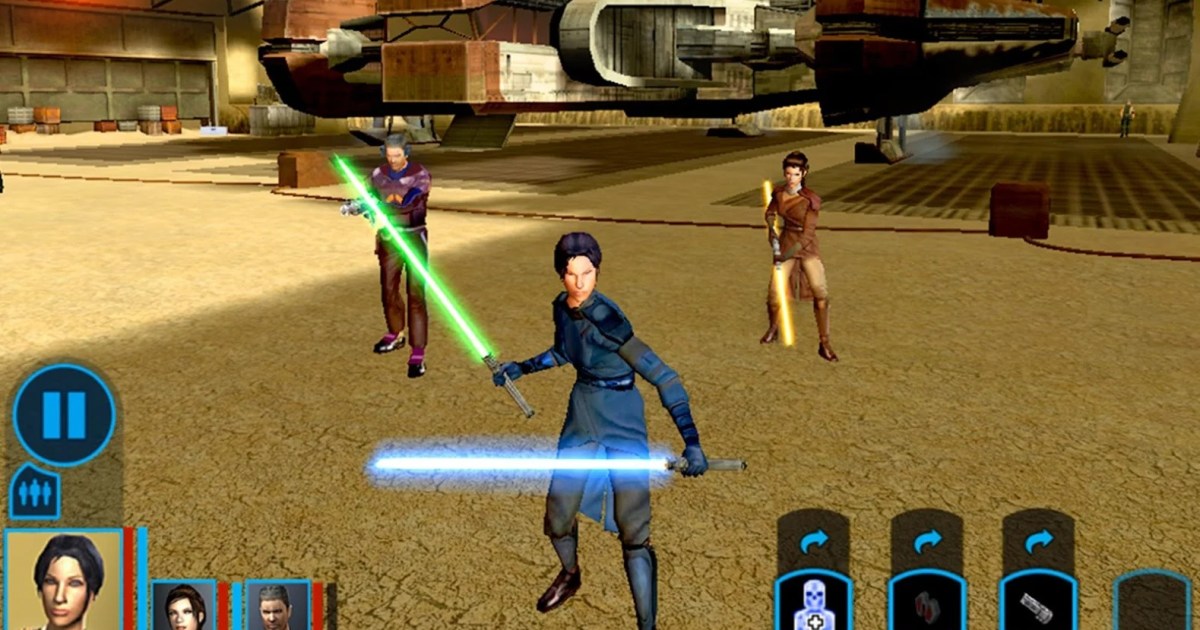Image resolution: width=1200 pixels, height=630 pixels.
Task: Select the dark-haired leader portrait
Action: tap(64, 580)
